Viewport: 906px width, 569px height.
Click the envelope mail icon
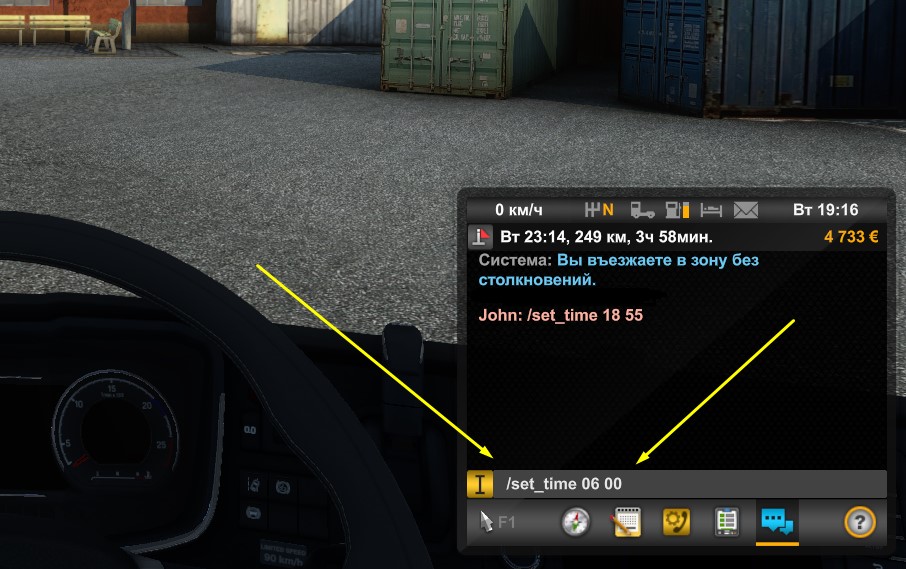point(747,210)
